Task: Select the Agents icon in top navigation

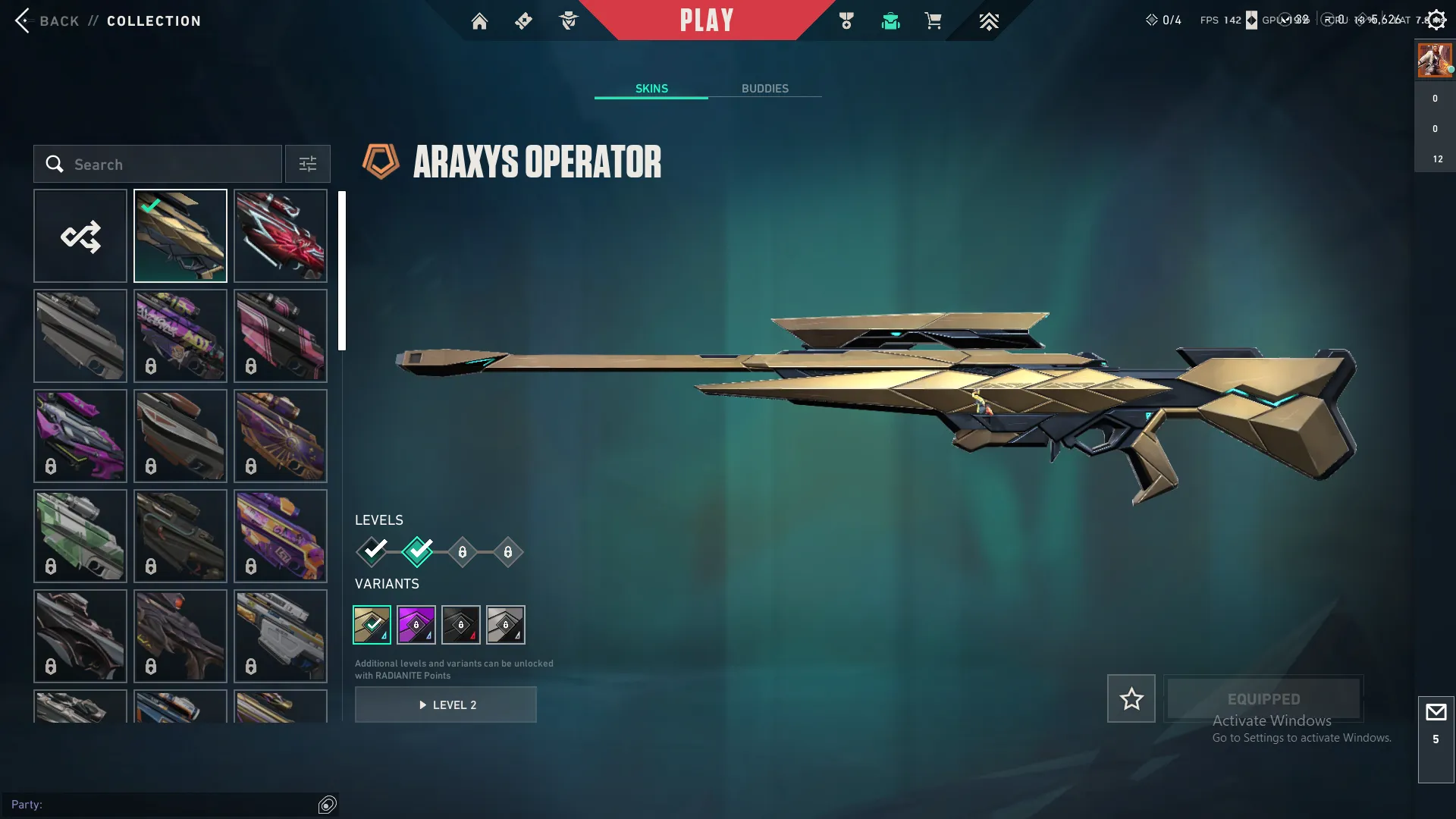Action: (x=569, y=21)
